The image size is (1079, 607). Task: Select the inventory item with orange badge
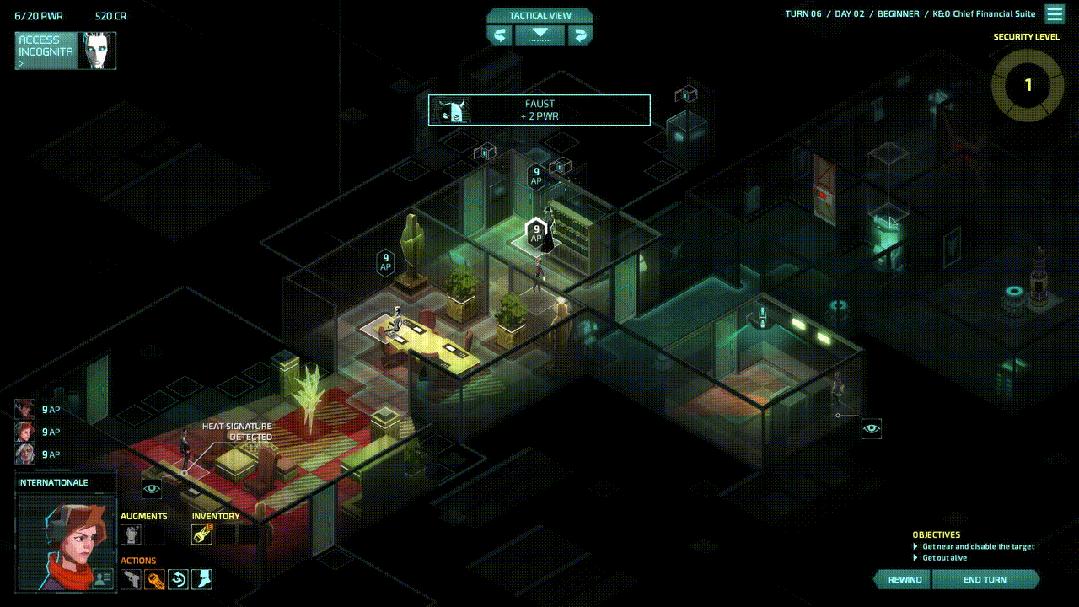click(202, 535)
